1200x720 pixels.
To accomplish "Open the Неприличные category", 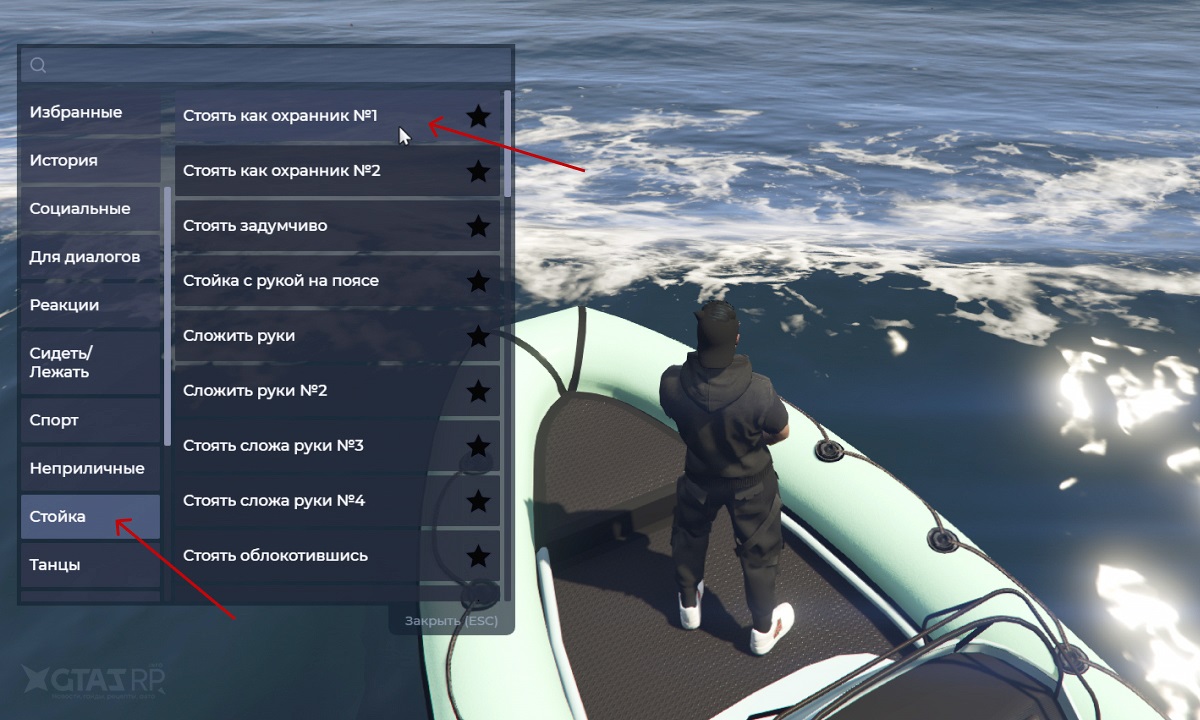I will click(x=90, y=468).
